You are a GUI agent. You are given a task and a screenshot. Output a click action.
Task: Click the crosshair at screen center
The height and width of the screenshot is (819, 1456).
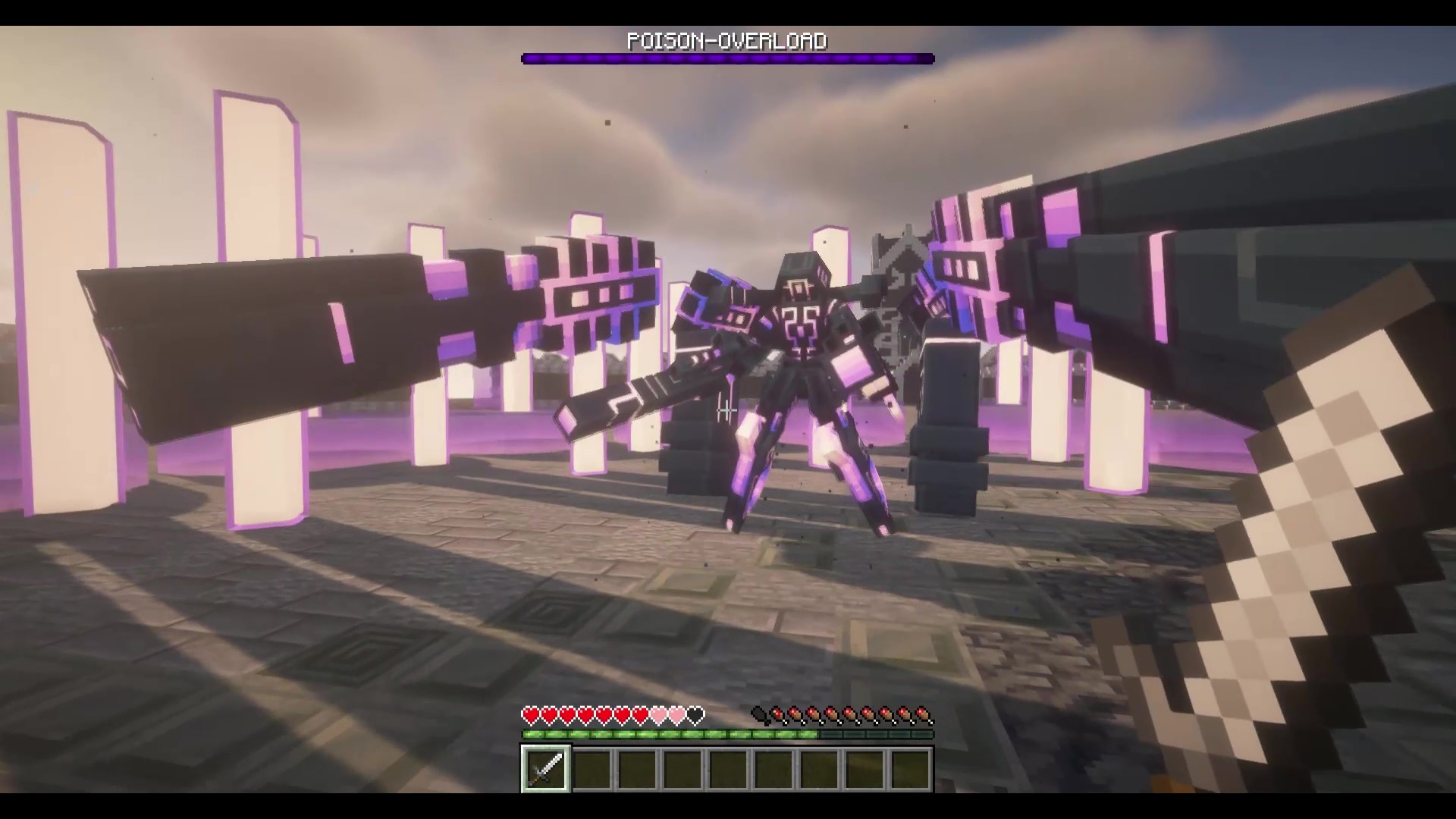[x=728, y=409]
